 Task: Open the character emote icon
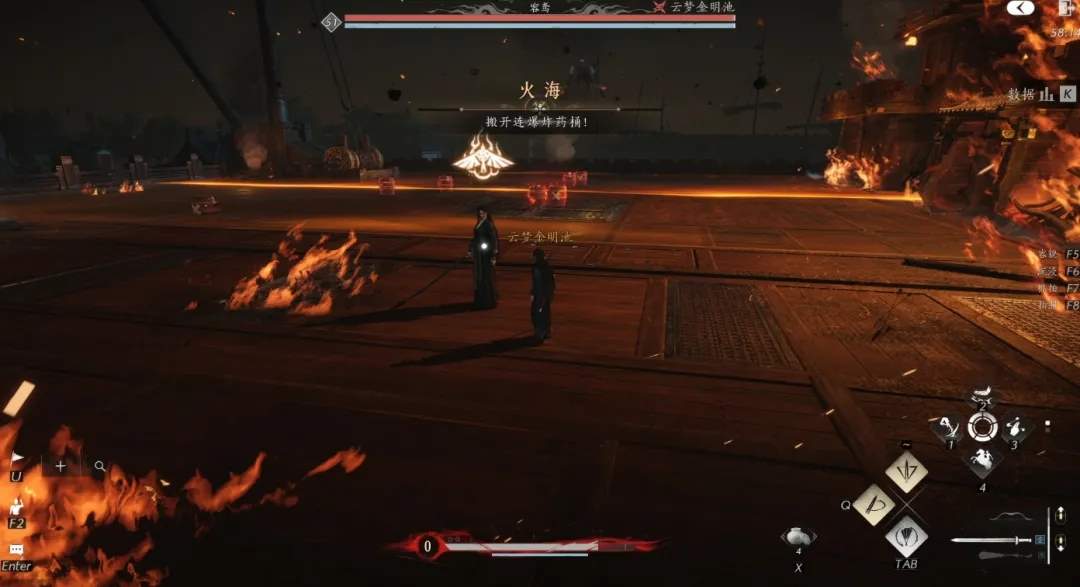pos(17,506)
